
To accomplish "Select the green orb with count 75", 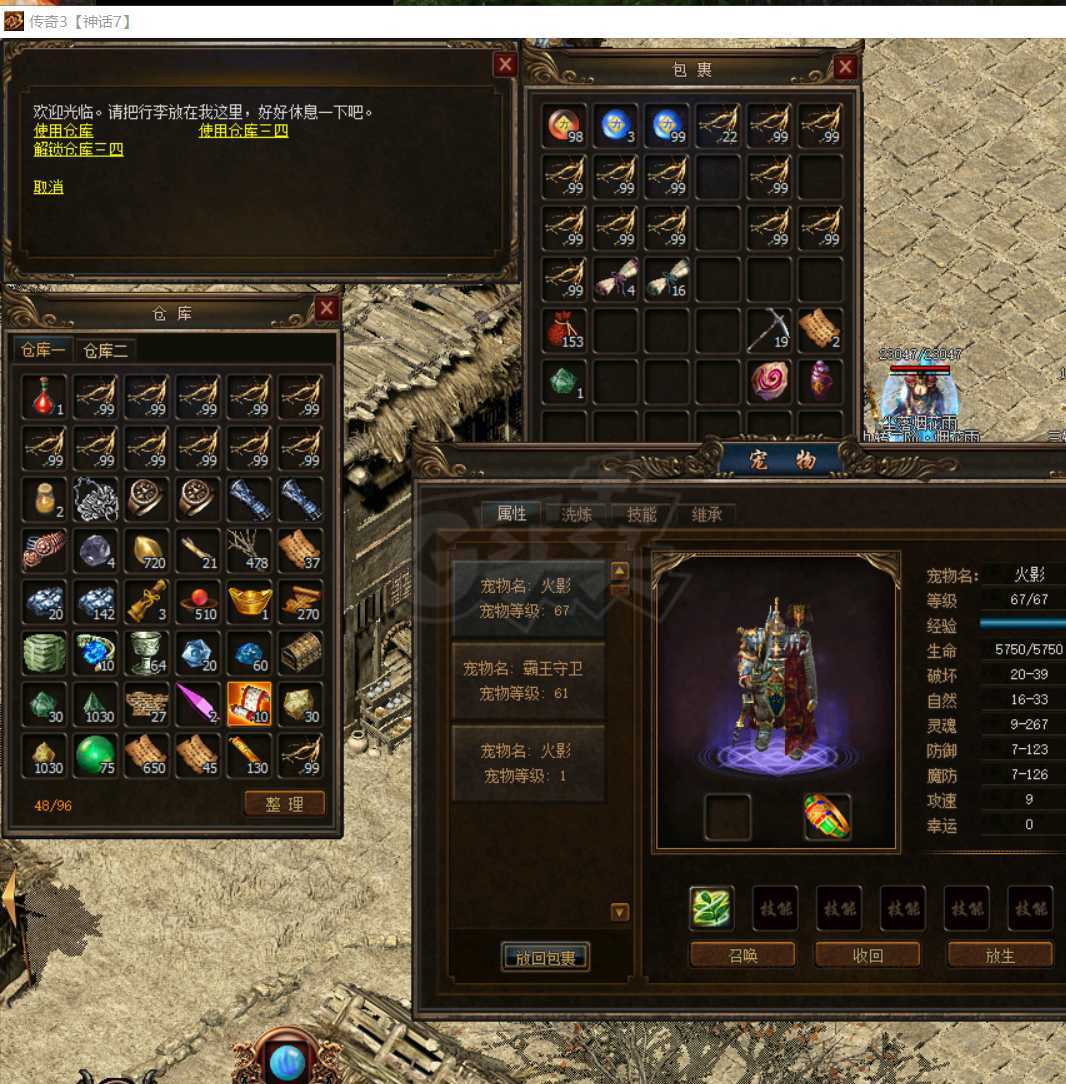I will tap(96, 755).
